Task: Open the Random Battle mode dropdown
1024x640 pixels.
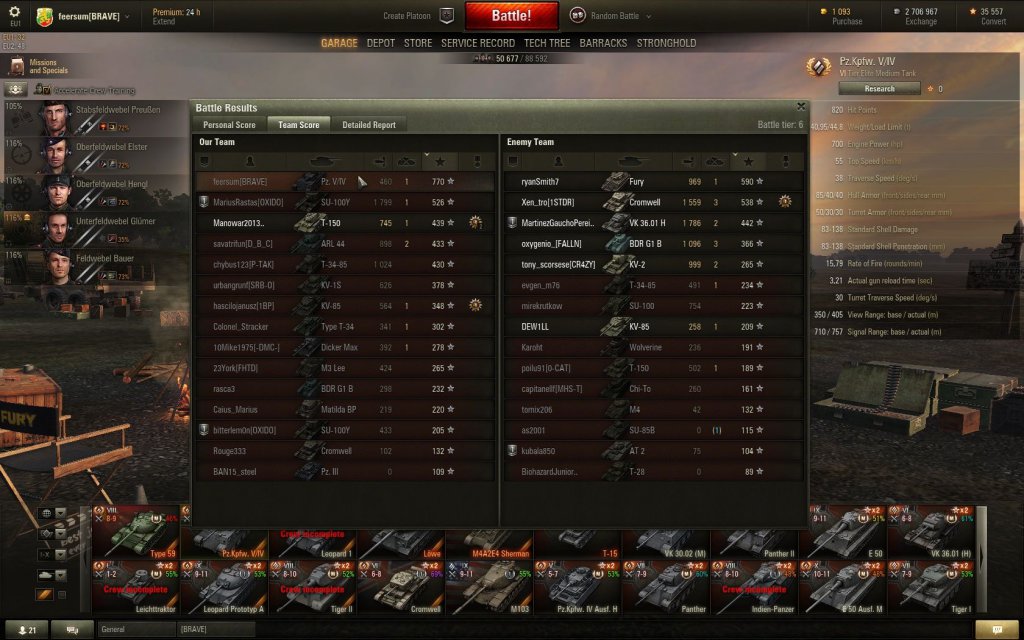Action: [612, 16]
